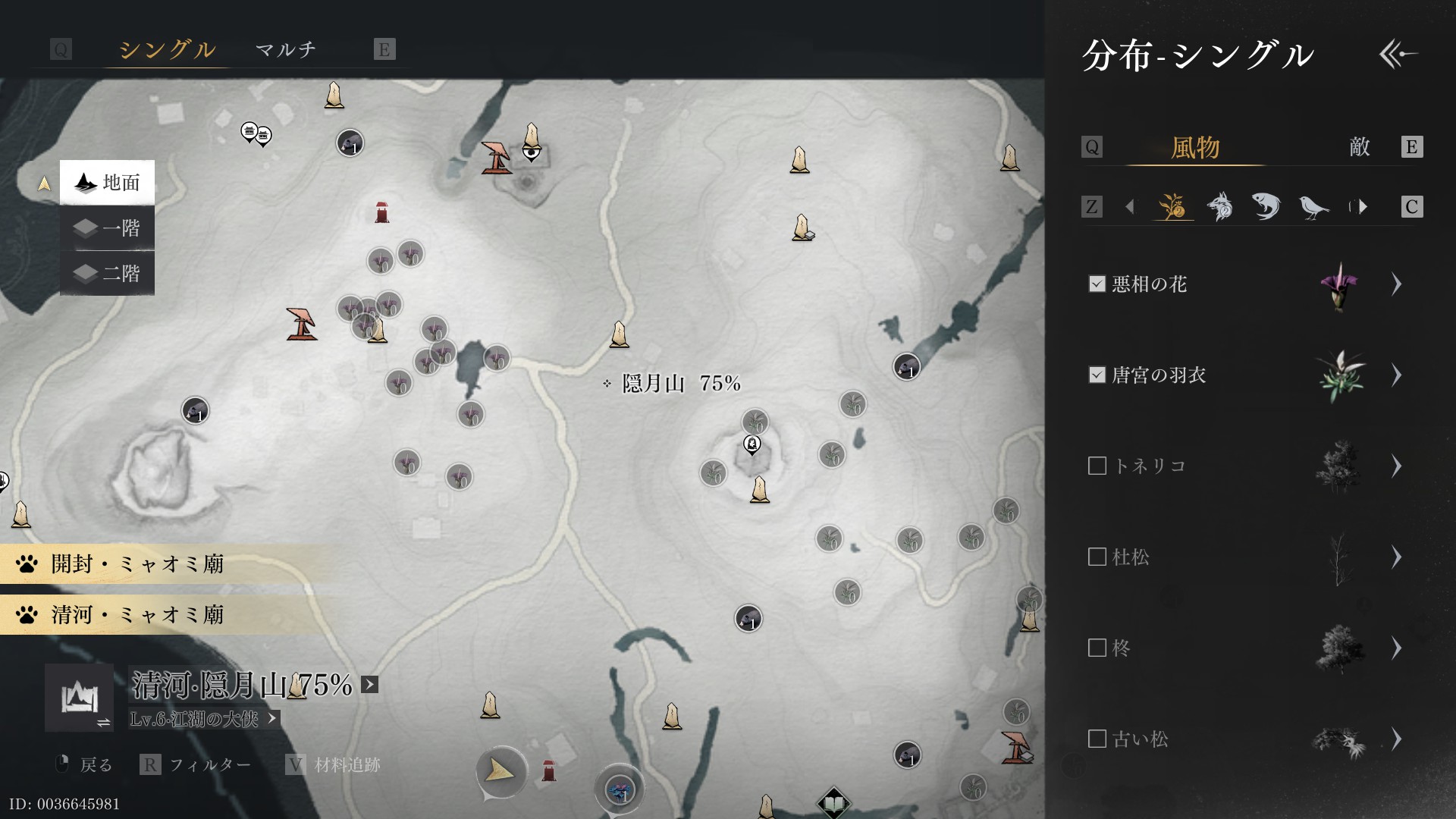Viewport: 1456px width, 819px height.
Task: Tick the 杜松 checkbox
Action: 1097,557
